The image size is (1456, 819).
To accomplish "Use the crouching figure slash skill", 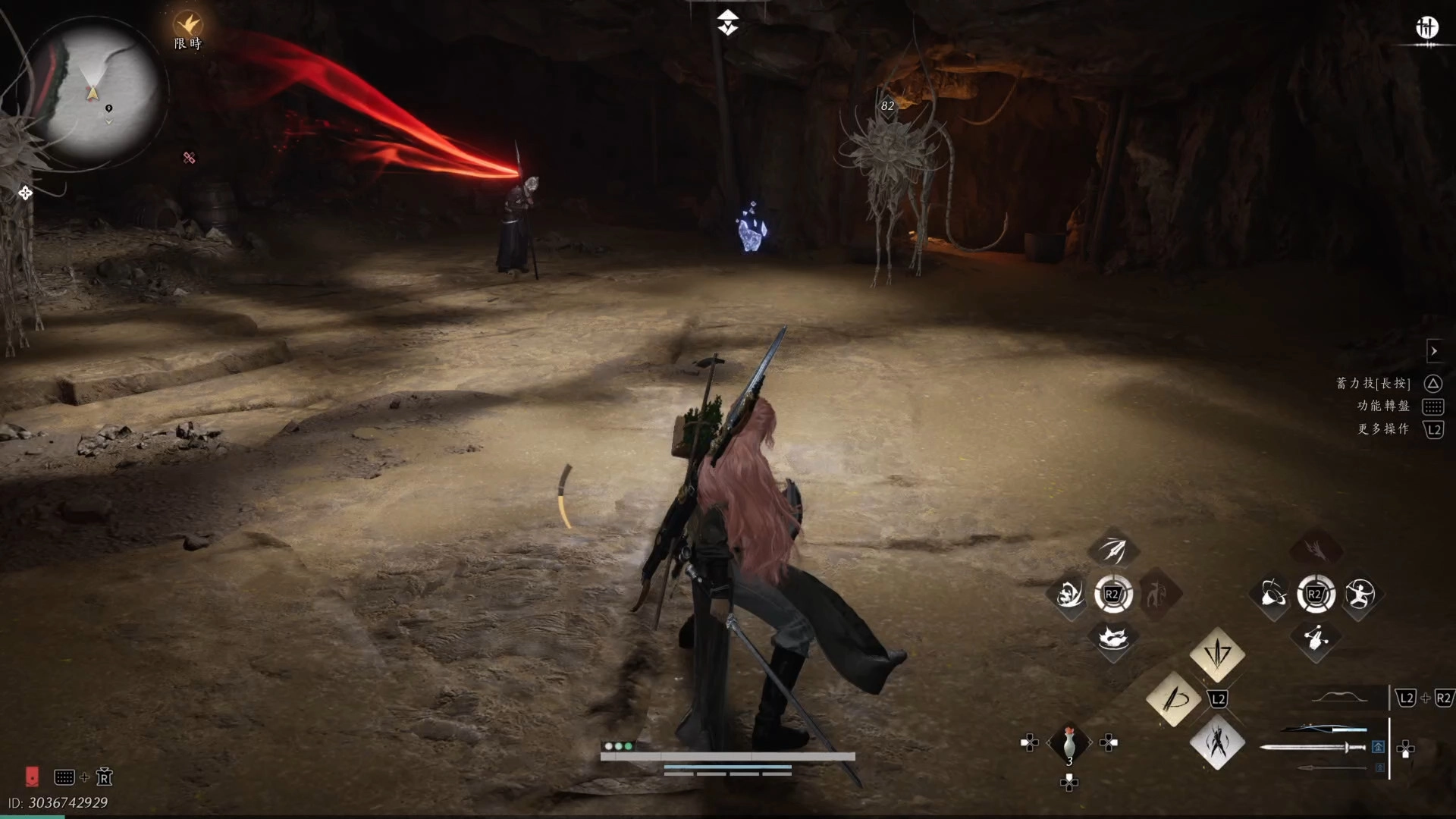I will pyautogui.click(x=1069, y=595).
